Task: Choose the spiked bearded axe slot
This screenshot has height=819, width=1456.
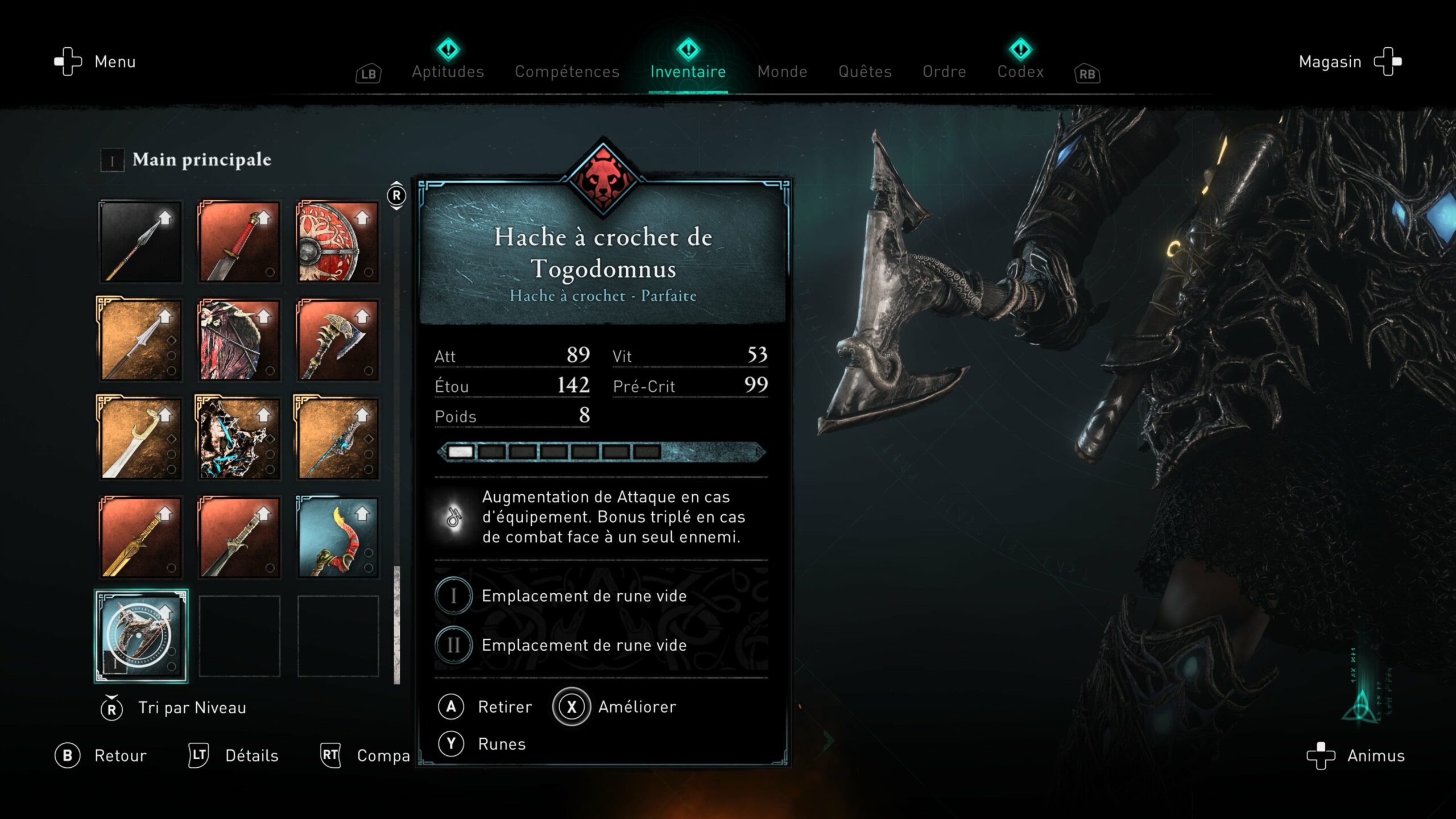Action: click(338, 340)
